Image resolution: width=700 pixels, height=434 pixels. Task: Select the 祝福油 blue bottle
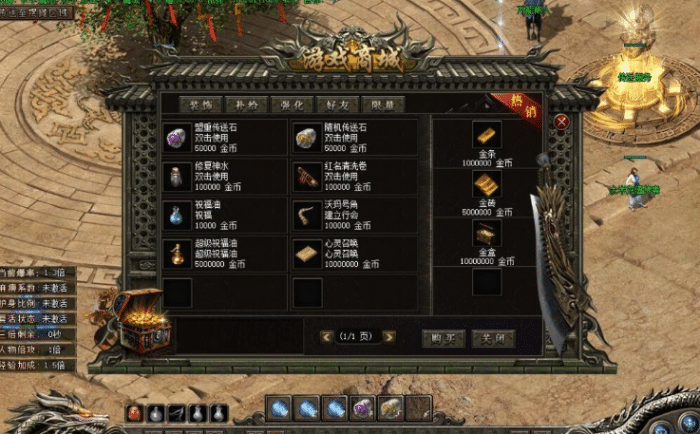[176, 215]
